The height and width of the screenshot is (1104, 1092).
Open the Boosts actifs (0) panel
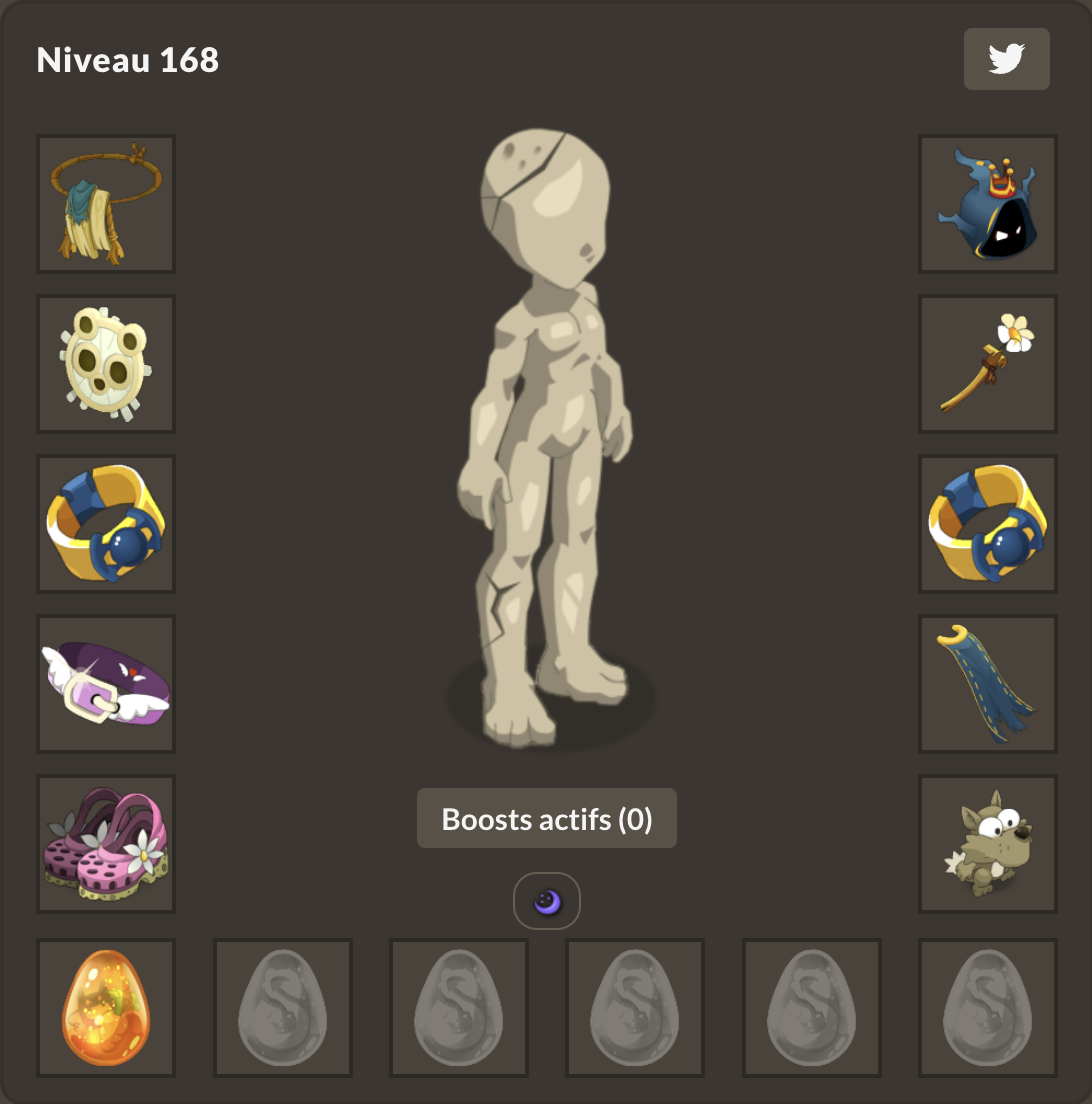(546, 819)
